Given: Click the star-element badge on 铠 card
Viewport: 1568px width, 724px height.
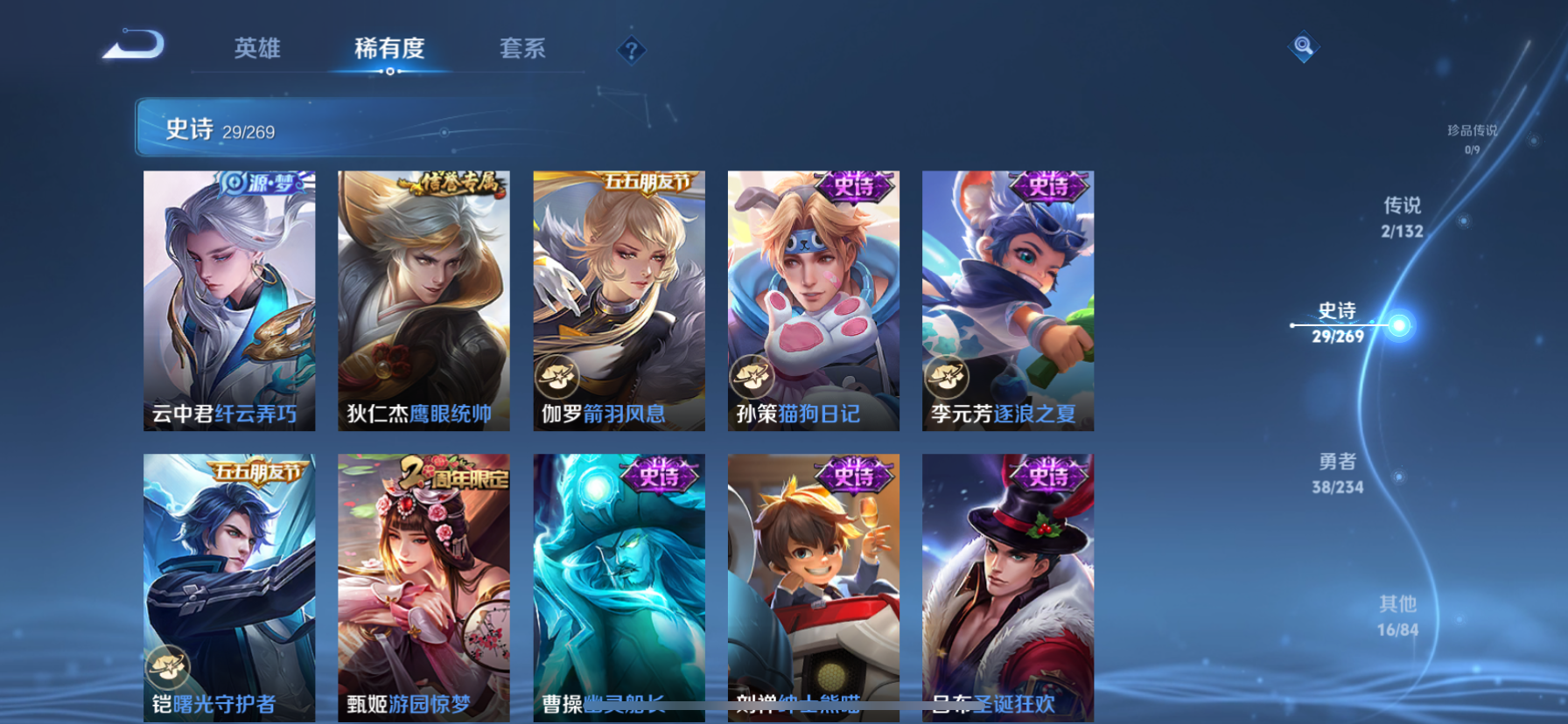Looking at the screenshot, I should pos(167,666).
